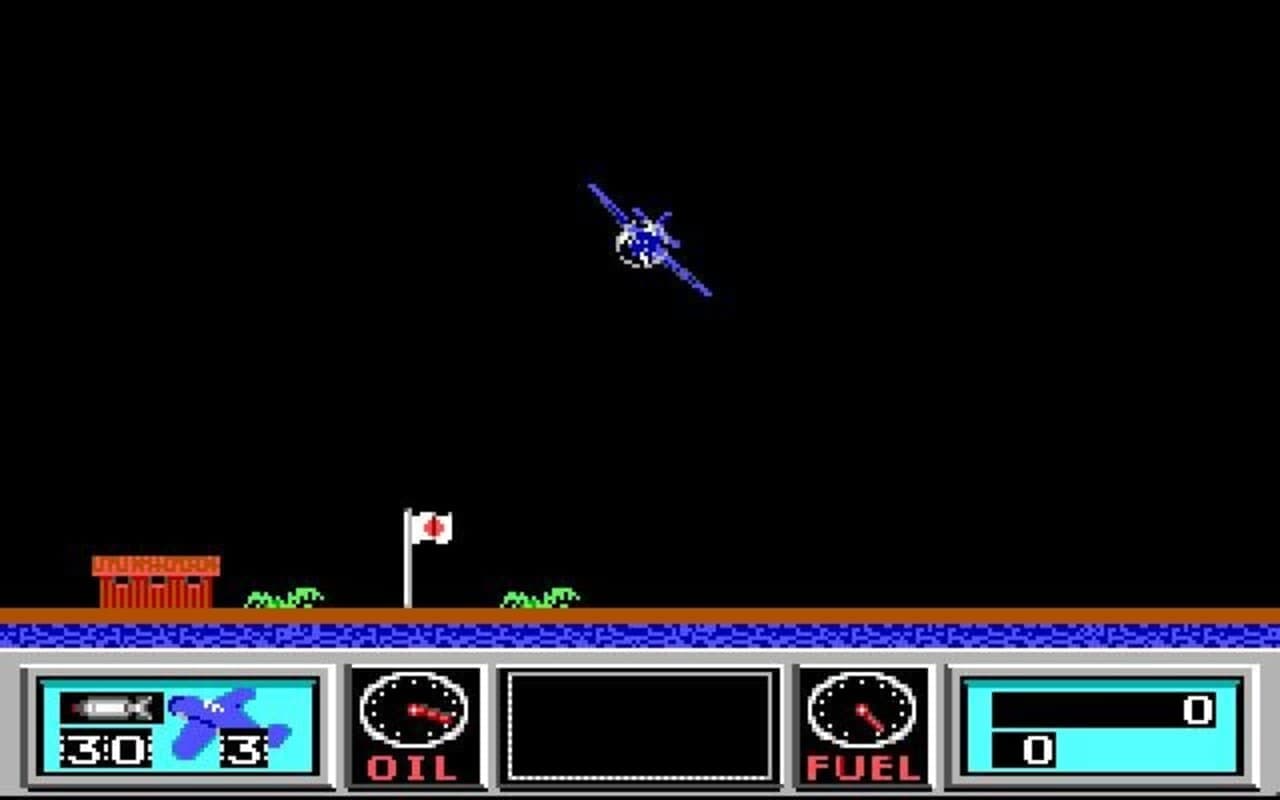Open the blank central message panel
The height and width of the screenshot is (800, 1280).
[640, 725]
